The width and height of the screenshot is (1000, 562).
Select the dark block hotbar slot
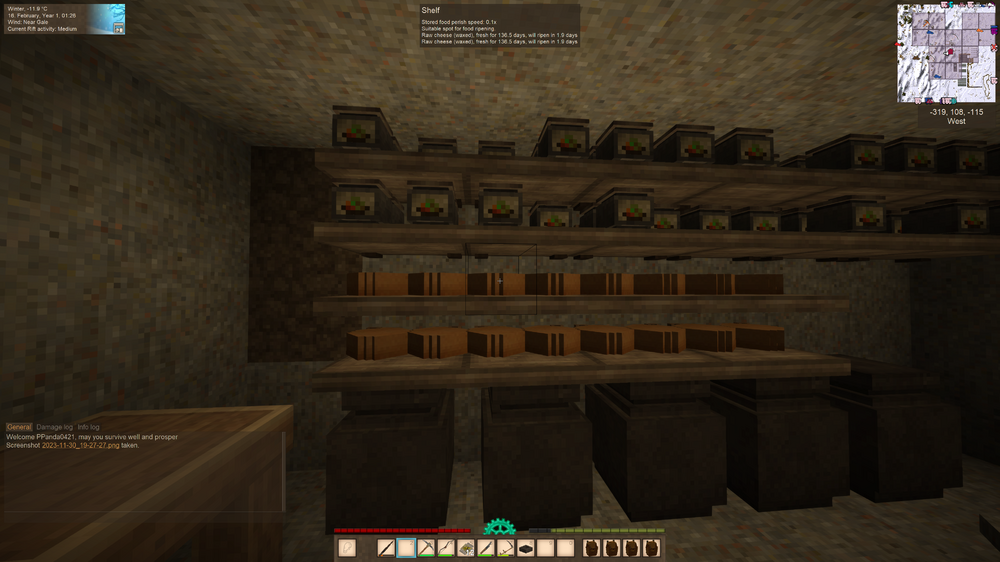(526, 548)
